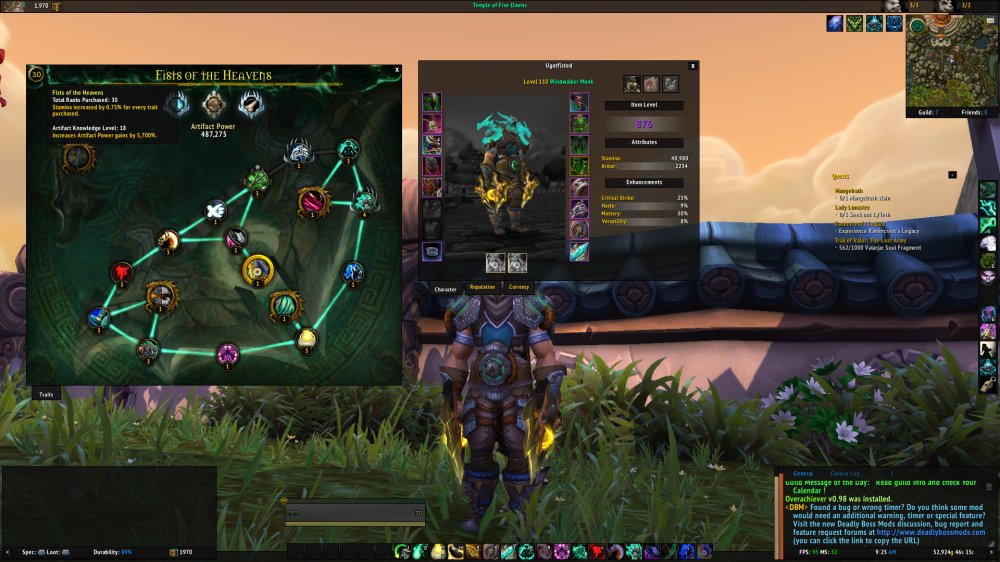Switch to the Combat Log chat tab
Screen dimensions: 1000x562
[845, 474]
